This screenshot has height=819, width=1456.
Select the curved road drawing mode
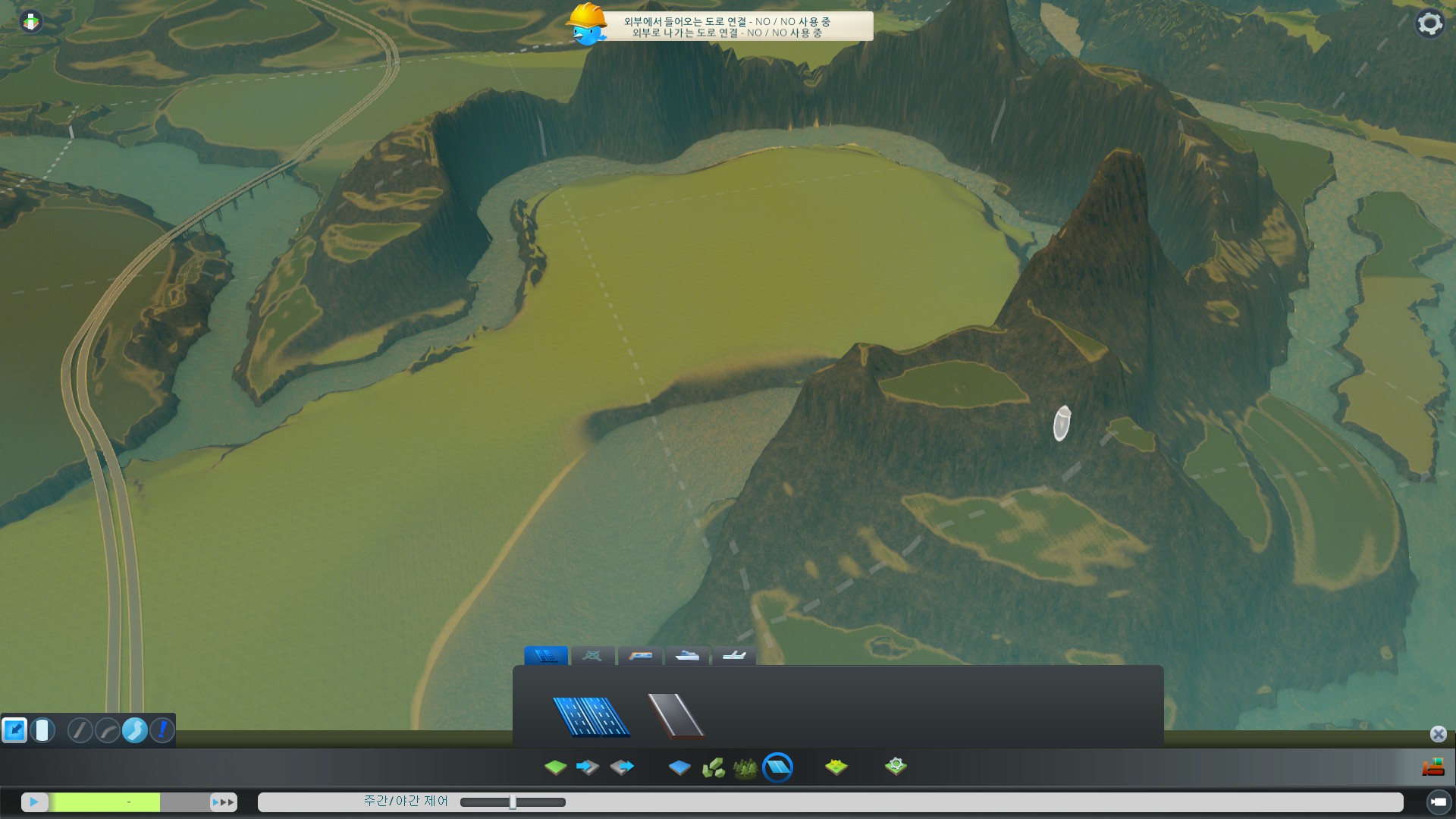click(x=107, y=730)
